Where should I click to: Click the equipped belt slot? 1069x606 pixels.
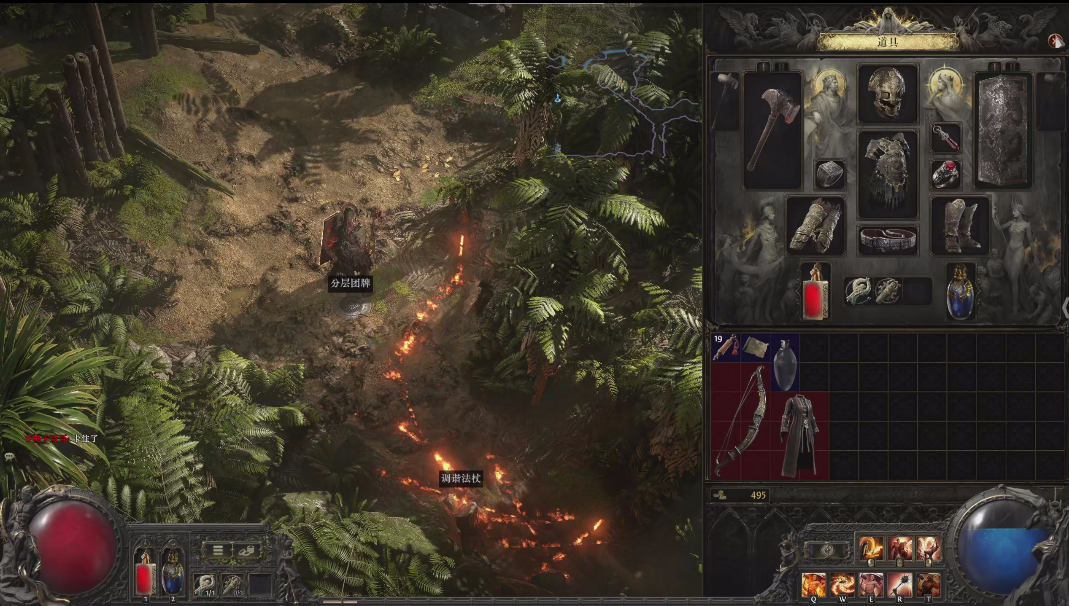(887, 239)
